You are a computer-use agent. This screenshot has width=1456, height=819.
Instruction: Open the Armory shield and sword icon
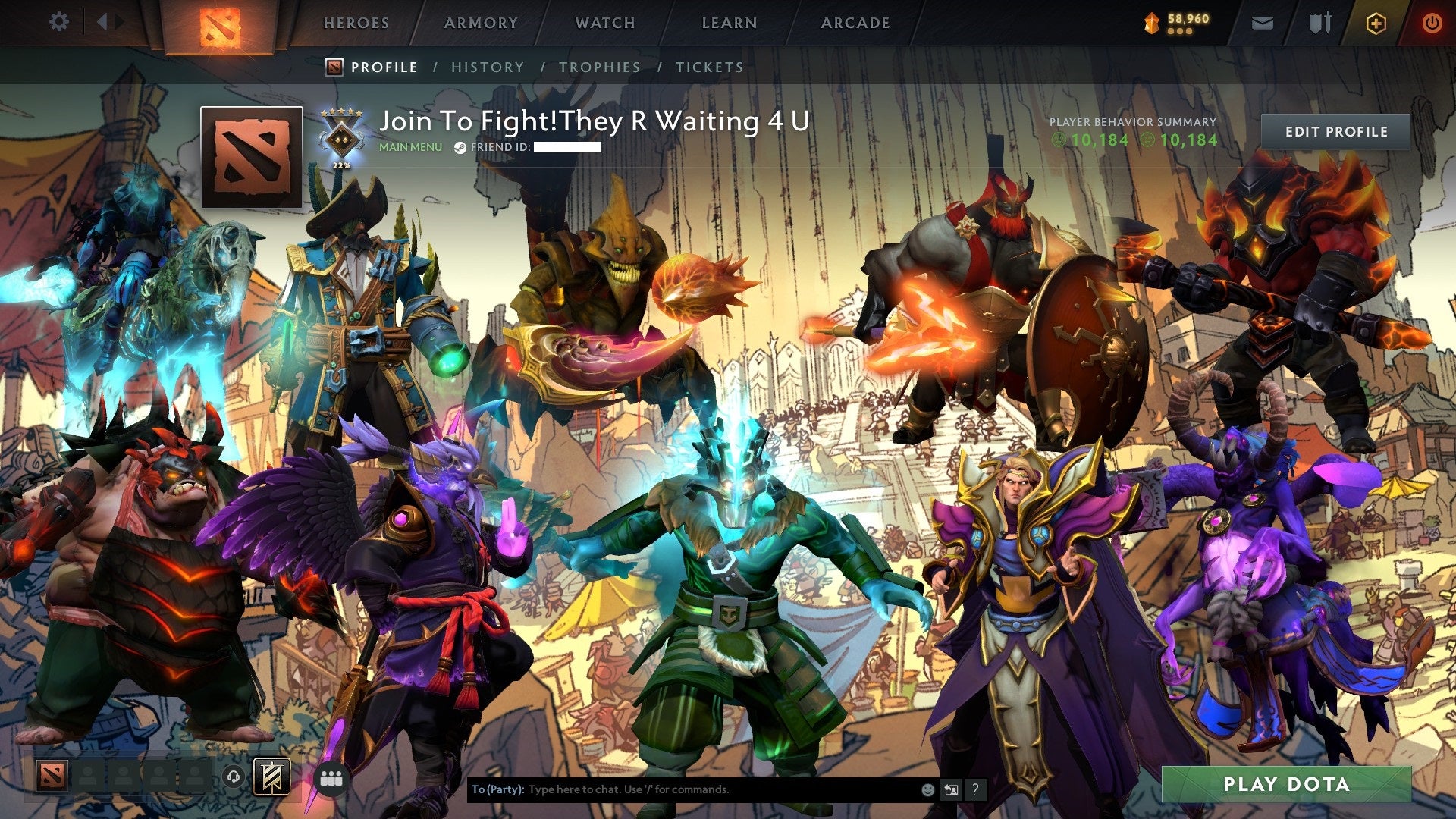(x=1320, y=24)
